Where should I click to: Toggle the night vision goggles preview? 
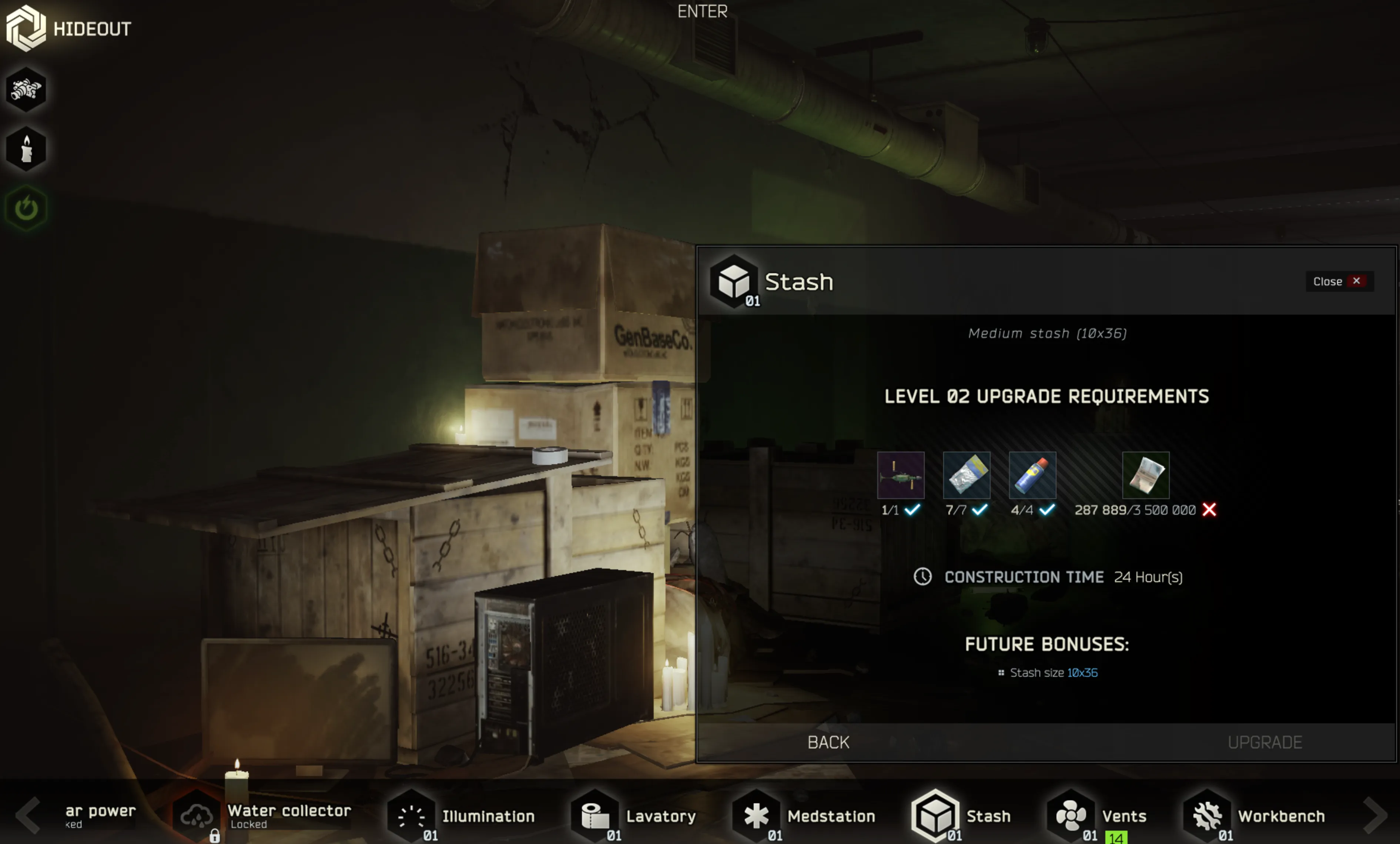pos(26,89)
